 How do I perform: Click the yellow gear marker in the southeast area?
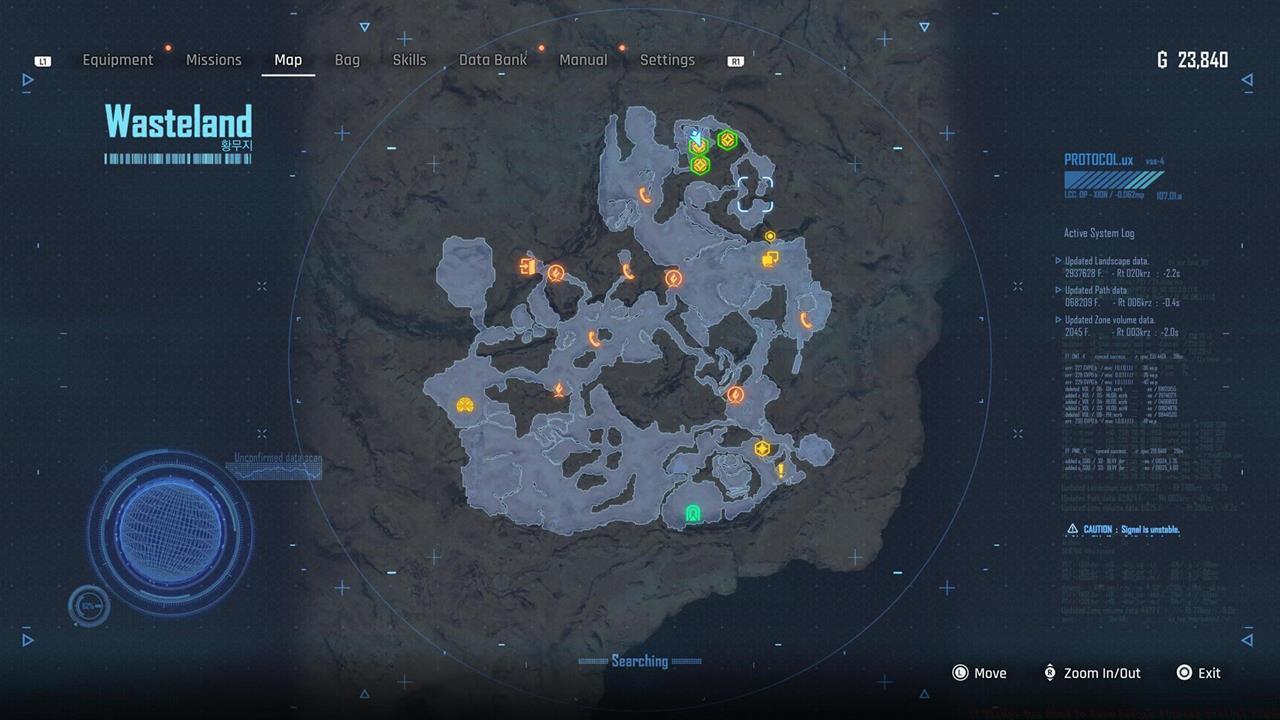click(762, 447)
